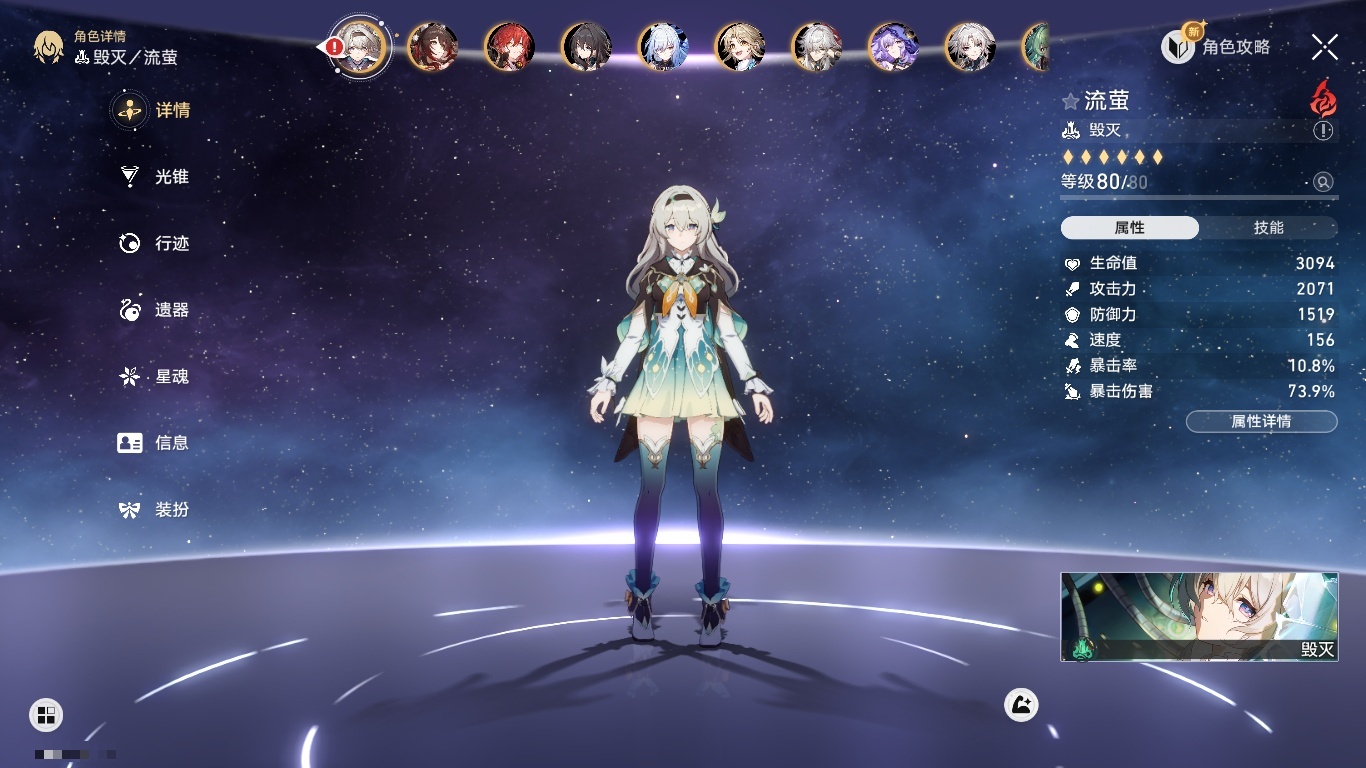Open the 角色攻略 character guide
The height and width of the screenshot is (768, 1366).
[x=1217, y=46]
